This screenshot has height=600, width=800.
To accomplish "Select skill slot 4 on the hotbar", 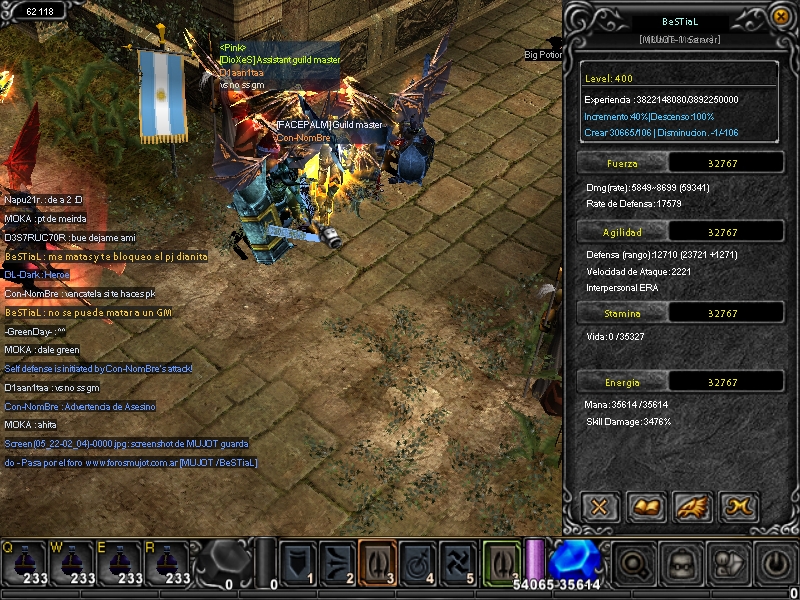I will click(x=417, y=563).
